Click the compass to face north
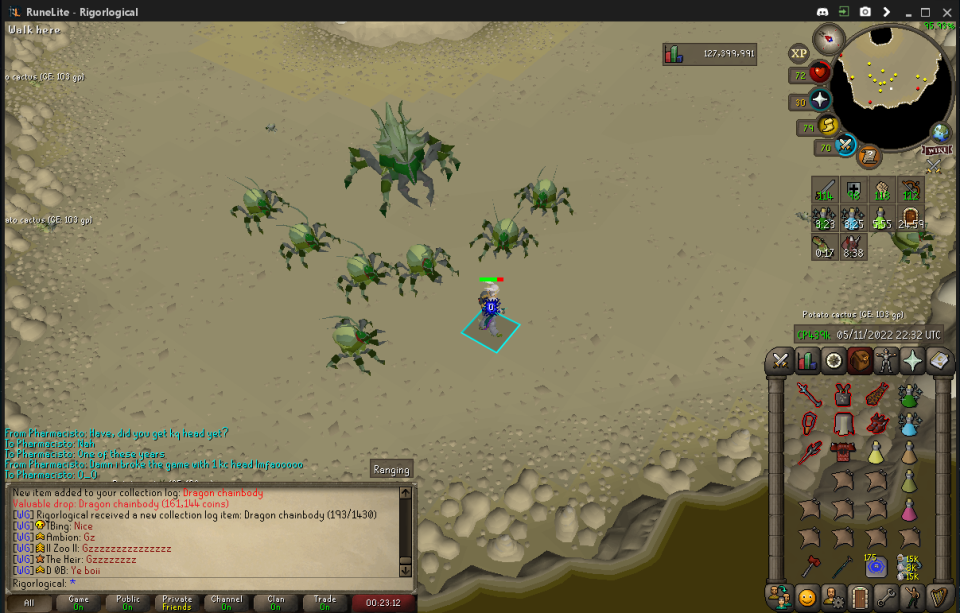 [x=828, y=39]
